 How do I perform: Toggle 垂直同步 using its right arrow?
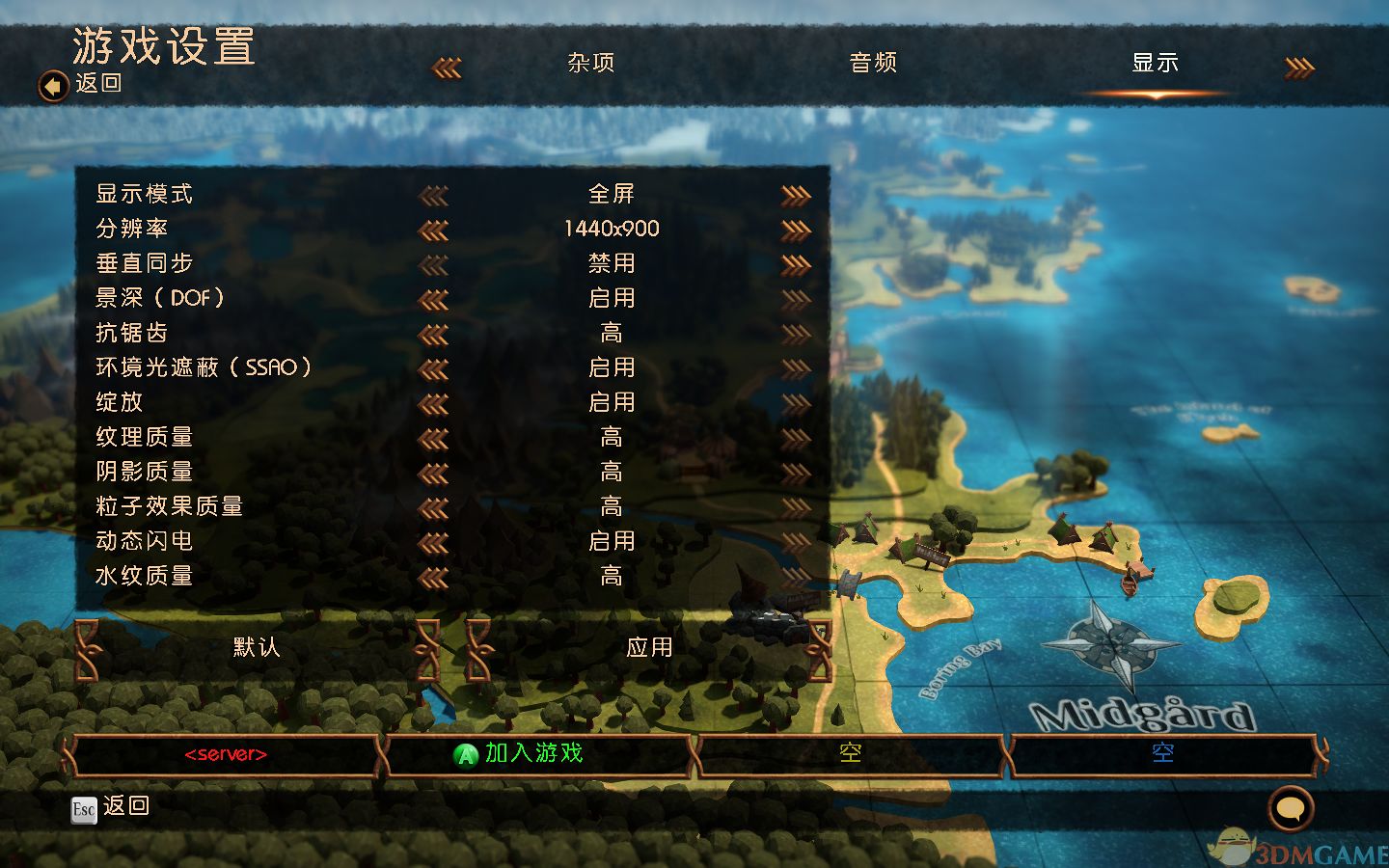point(796,265)
